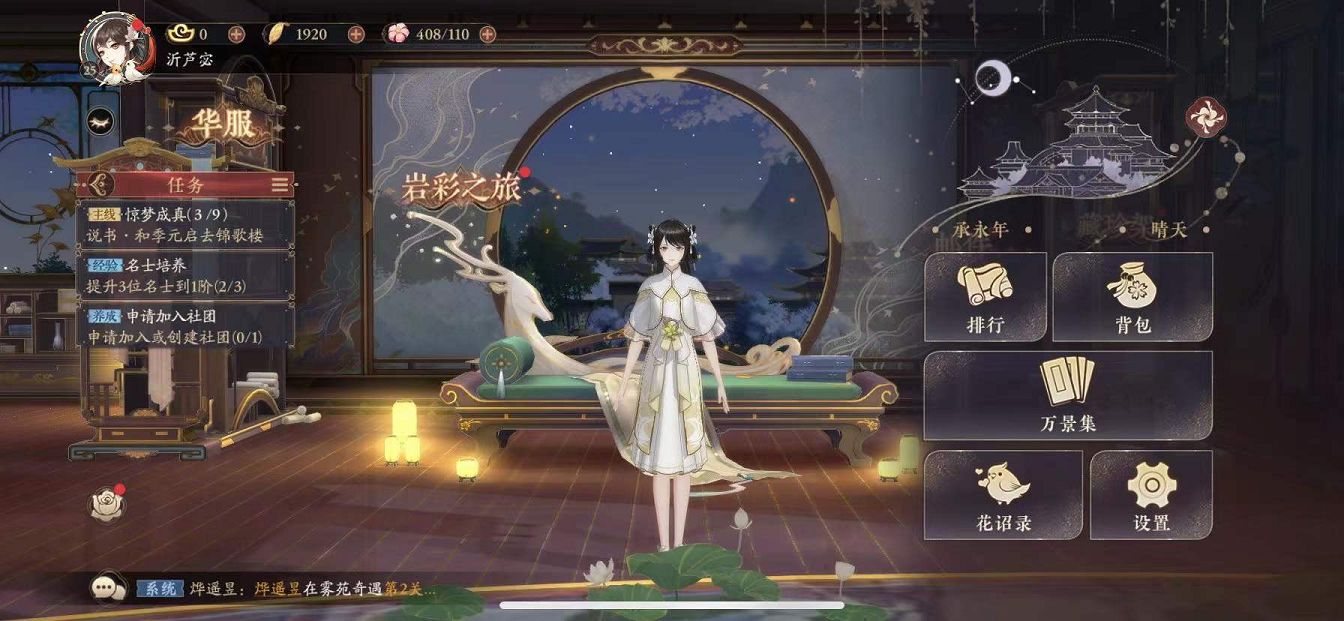Viewport: 1344px width, 621px height.
Task: Click the red pinwheel flower icon
Action: point(1205,118)
